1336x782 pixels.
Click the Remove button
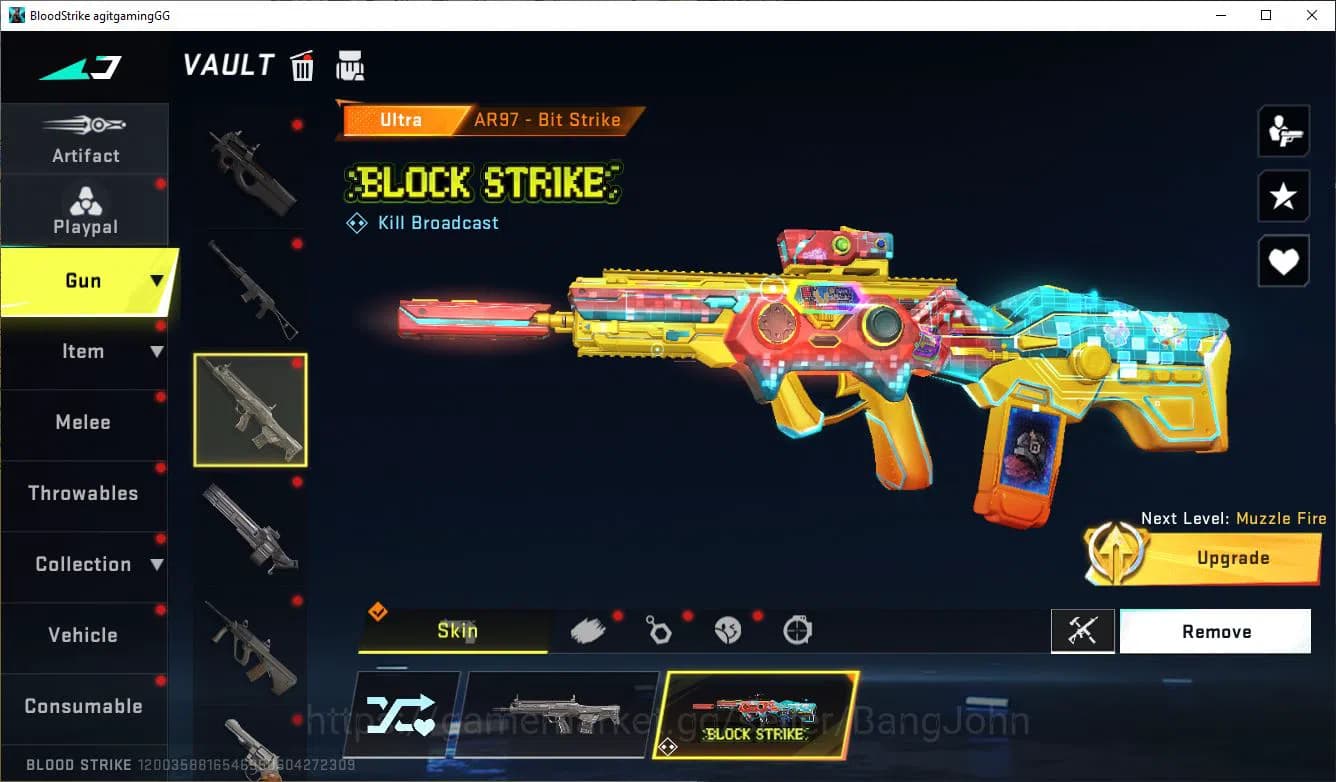[x=1215, y=631]
